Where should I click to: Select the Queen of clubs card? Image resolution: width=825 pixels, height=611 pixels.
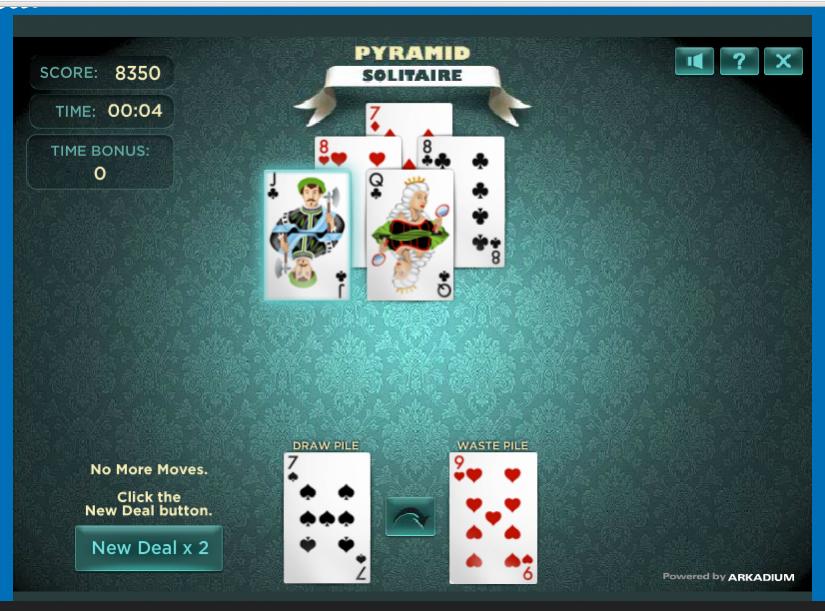[410, 240]
